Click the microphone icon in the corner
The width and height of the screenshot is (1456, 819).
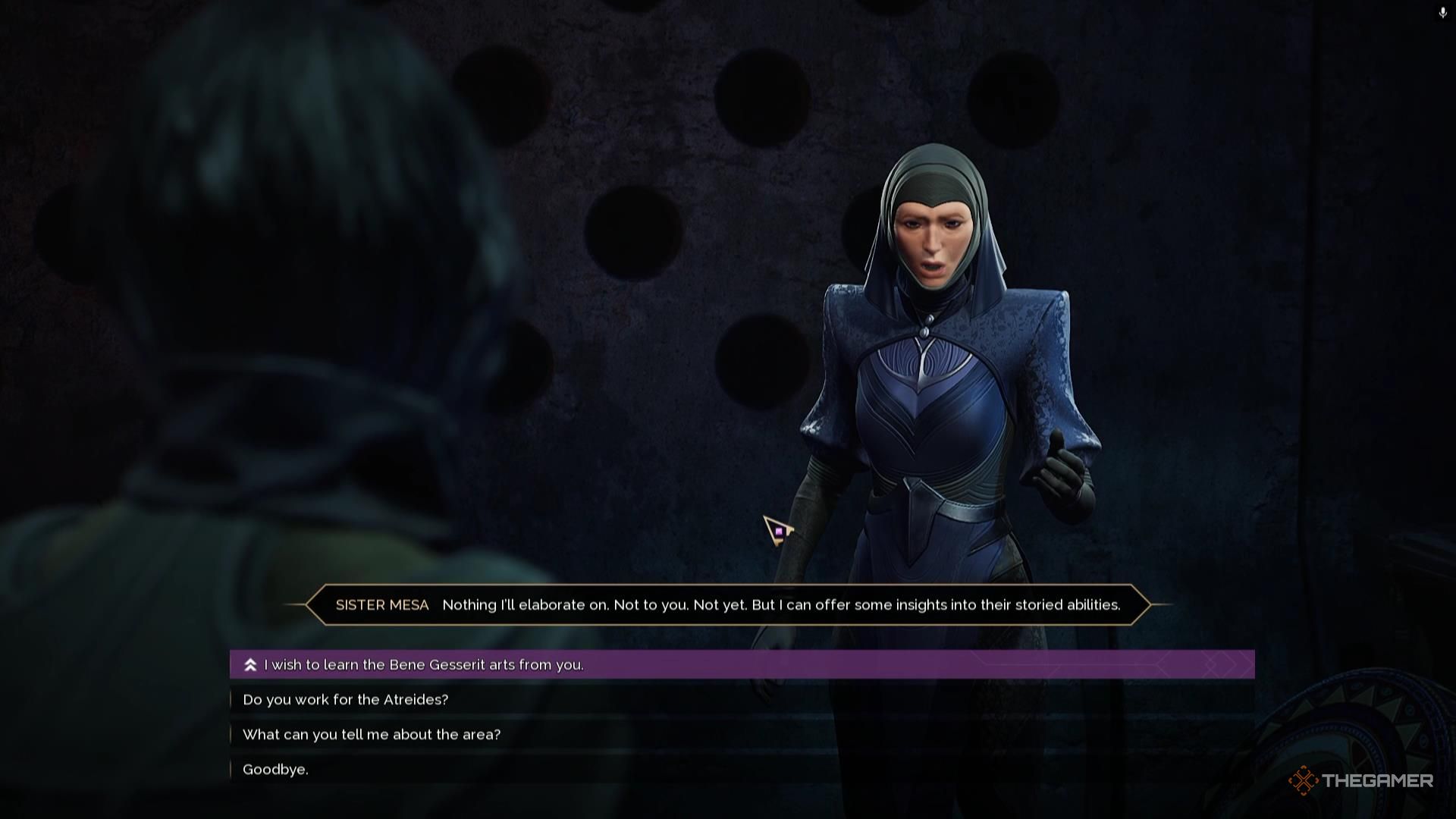pyautogui.click(x=1442, y=13)
